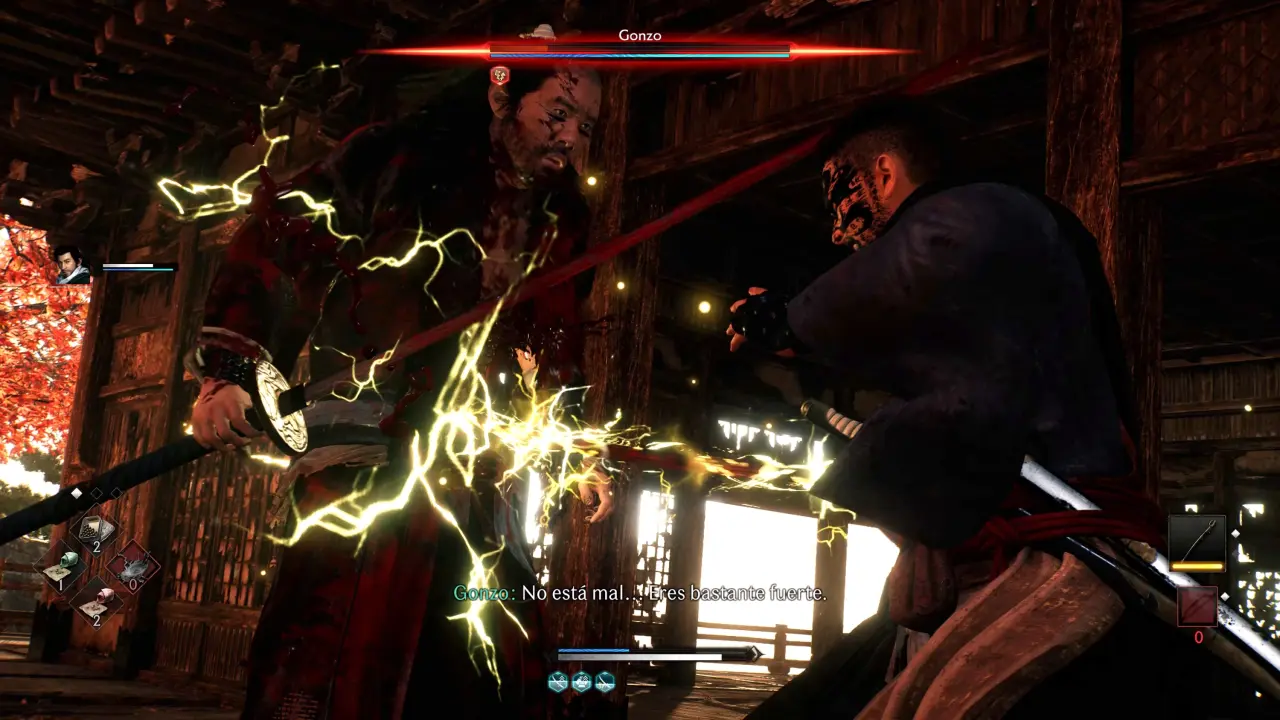
Task: Use the pink pouch powder item
Action: (97, 602)
